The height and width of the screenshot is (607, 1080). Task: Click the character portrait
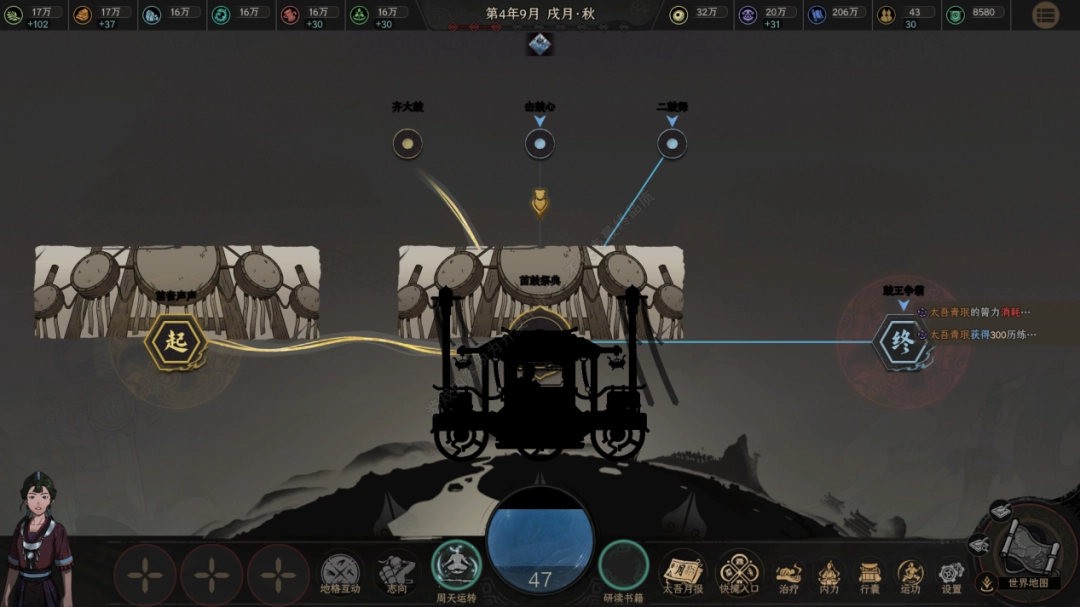[40, 540]
